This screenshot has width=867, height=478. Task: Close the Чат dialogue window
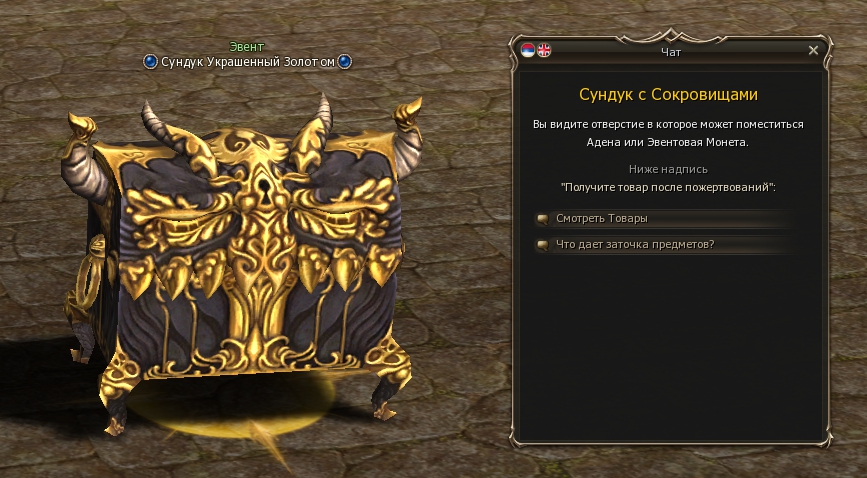[813, 50]
